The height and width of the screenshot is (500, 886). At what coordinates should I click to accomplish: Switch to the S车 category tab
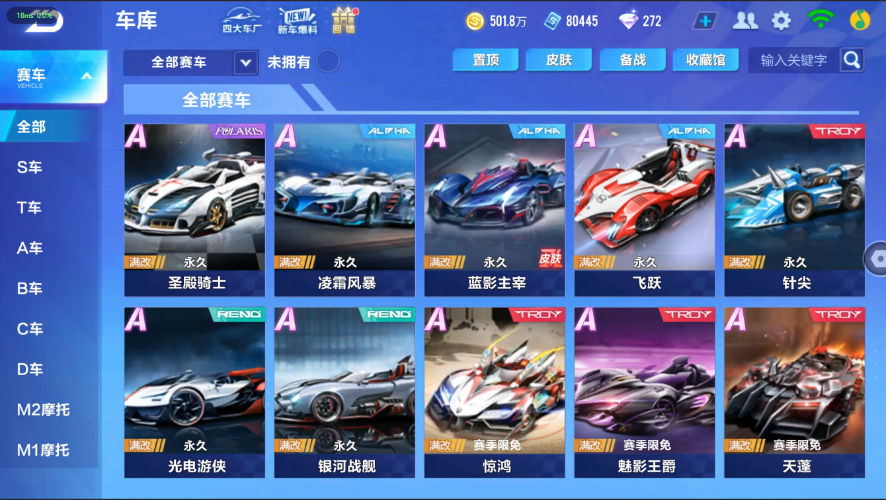(30, 168)
